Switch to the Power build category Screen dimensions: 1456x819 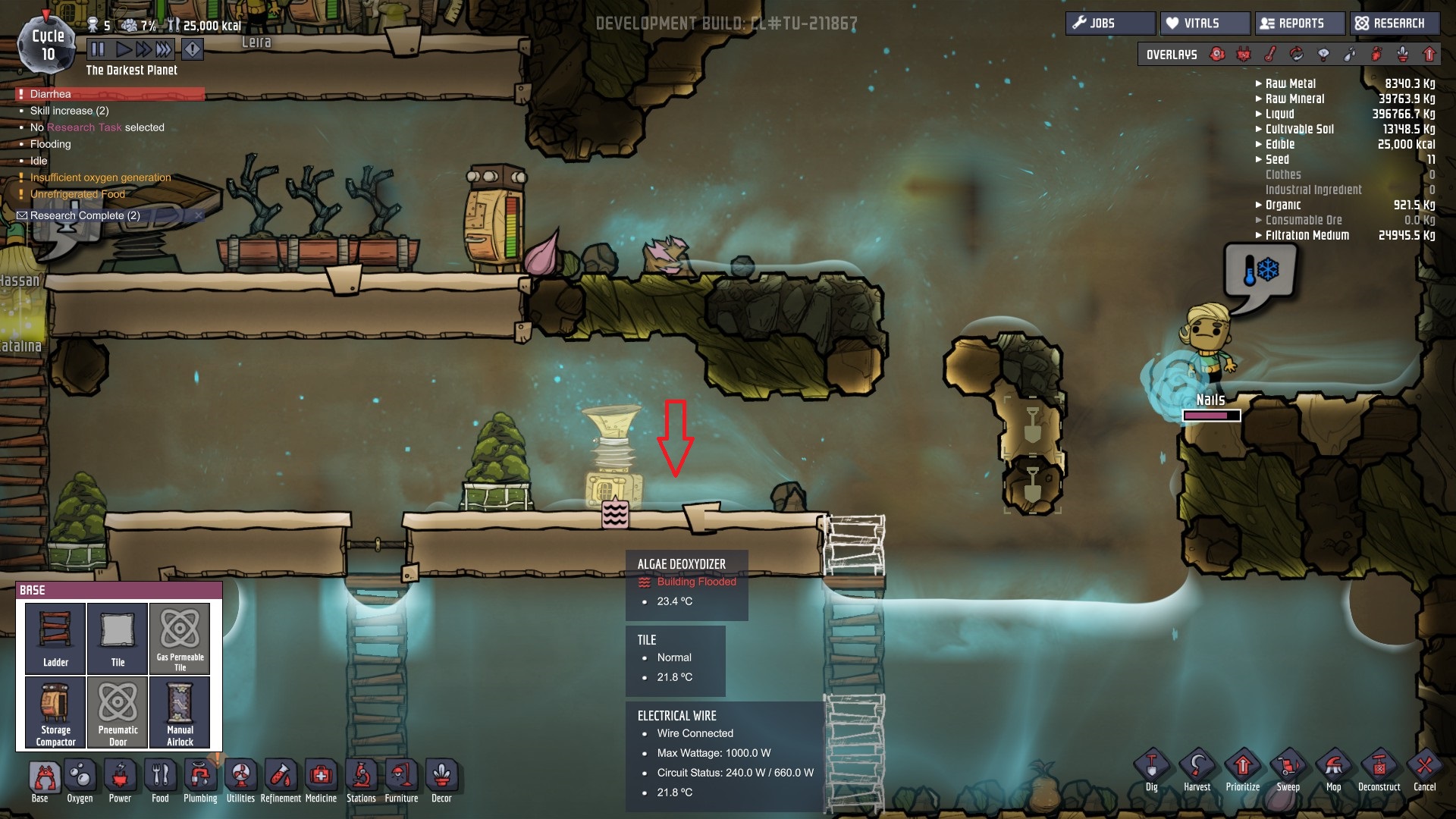tap(120, 780)
